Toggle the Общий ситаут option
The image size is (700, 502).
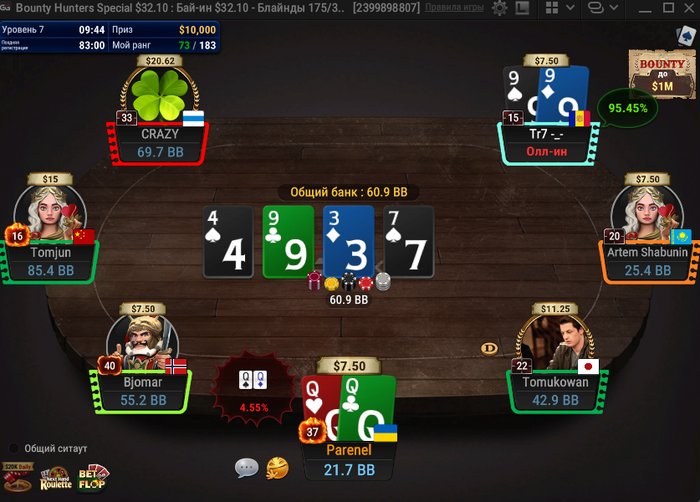point(14,448)
